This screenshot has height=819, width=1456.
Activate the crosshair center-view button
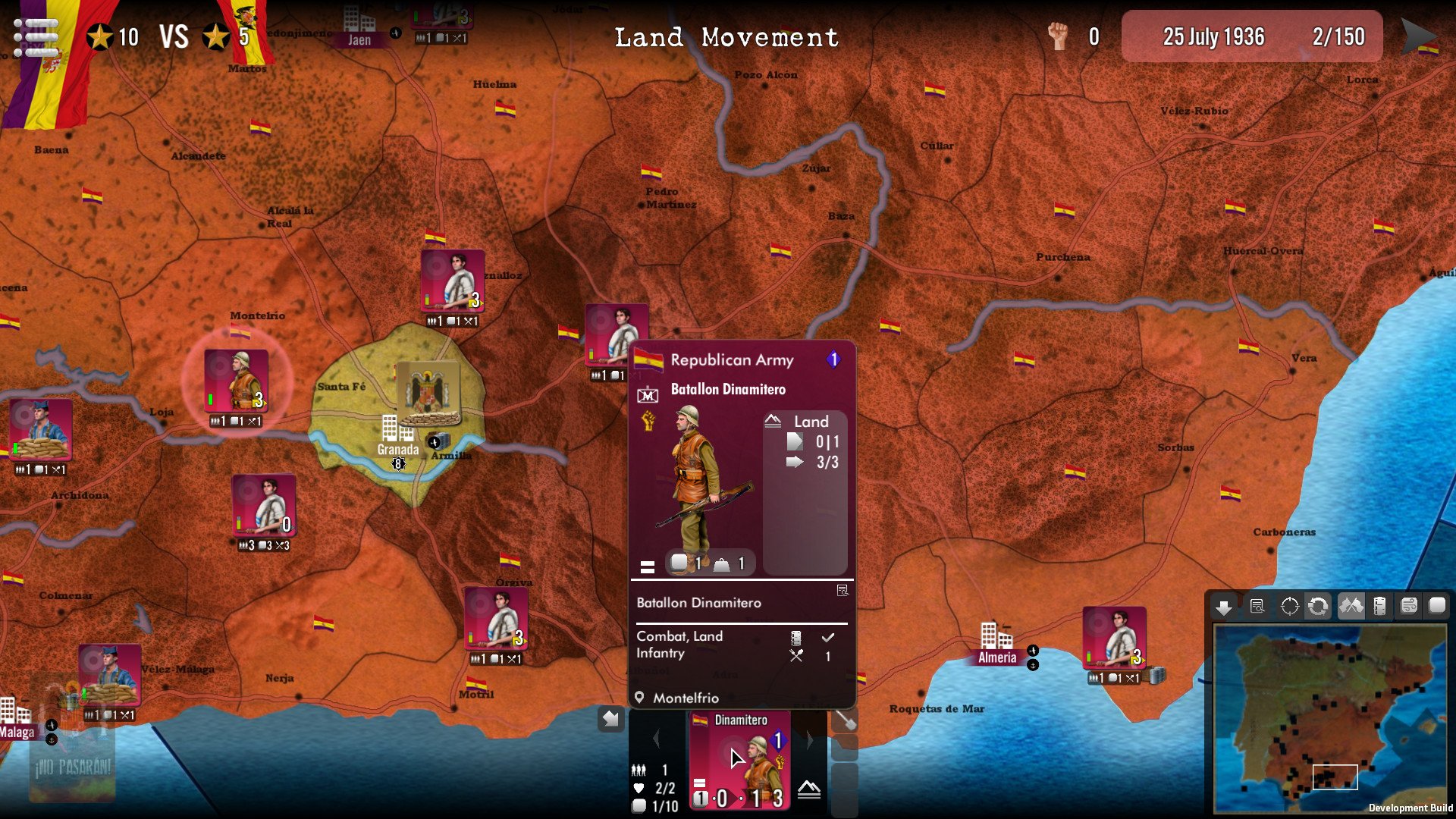(x=1289, y=607)
